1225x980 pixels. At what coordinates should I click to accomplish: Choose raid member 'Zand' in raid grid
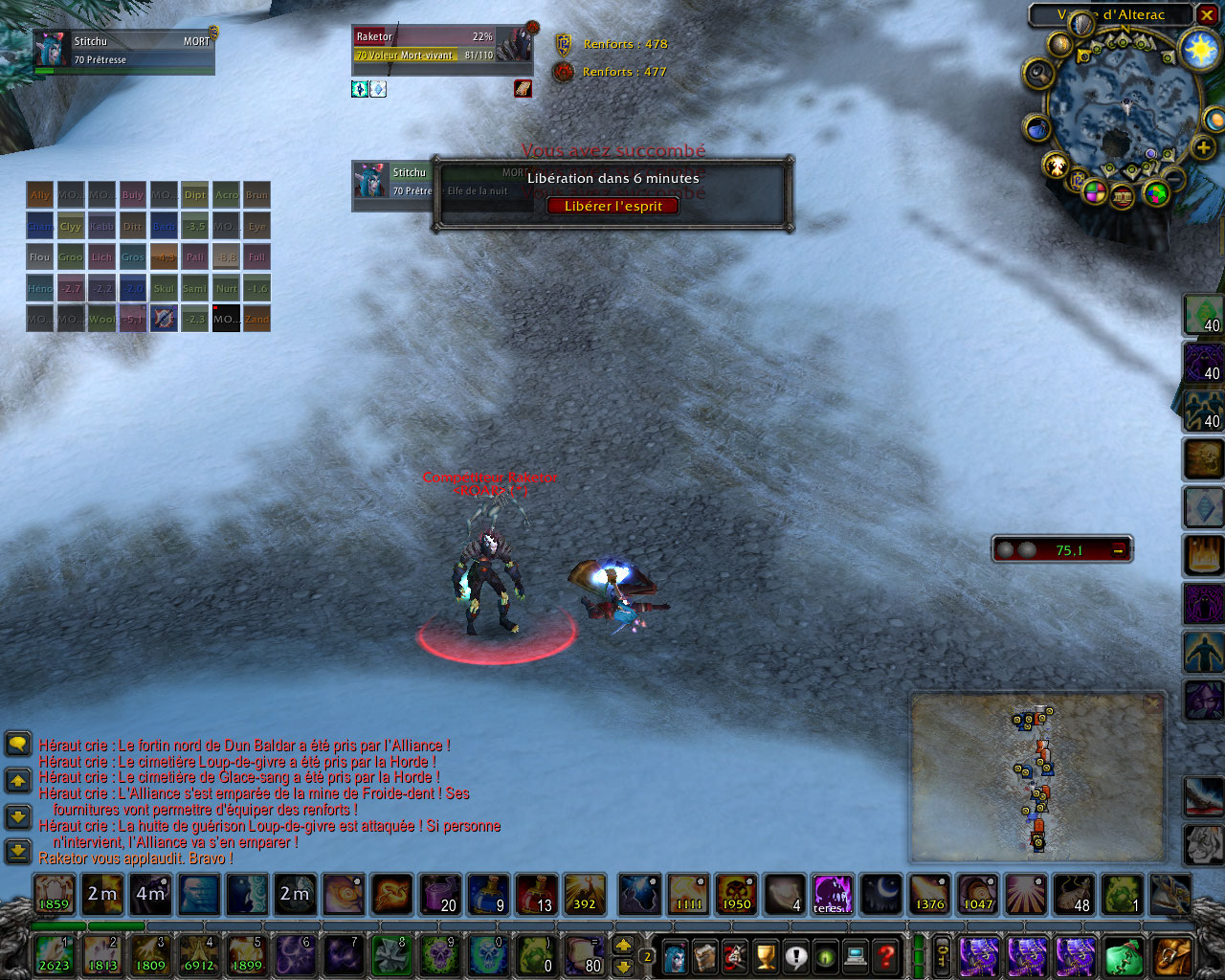pyautogui.click(x=256, y=319)
